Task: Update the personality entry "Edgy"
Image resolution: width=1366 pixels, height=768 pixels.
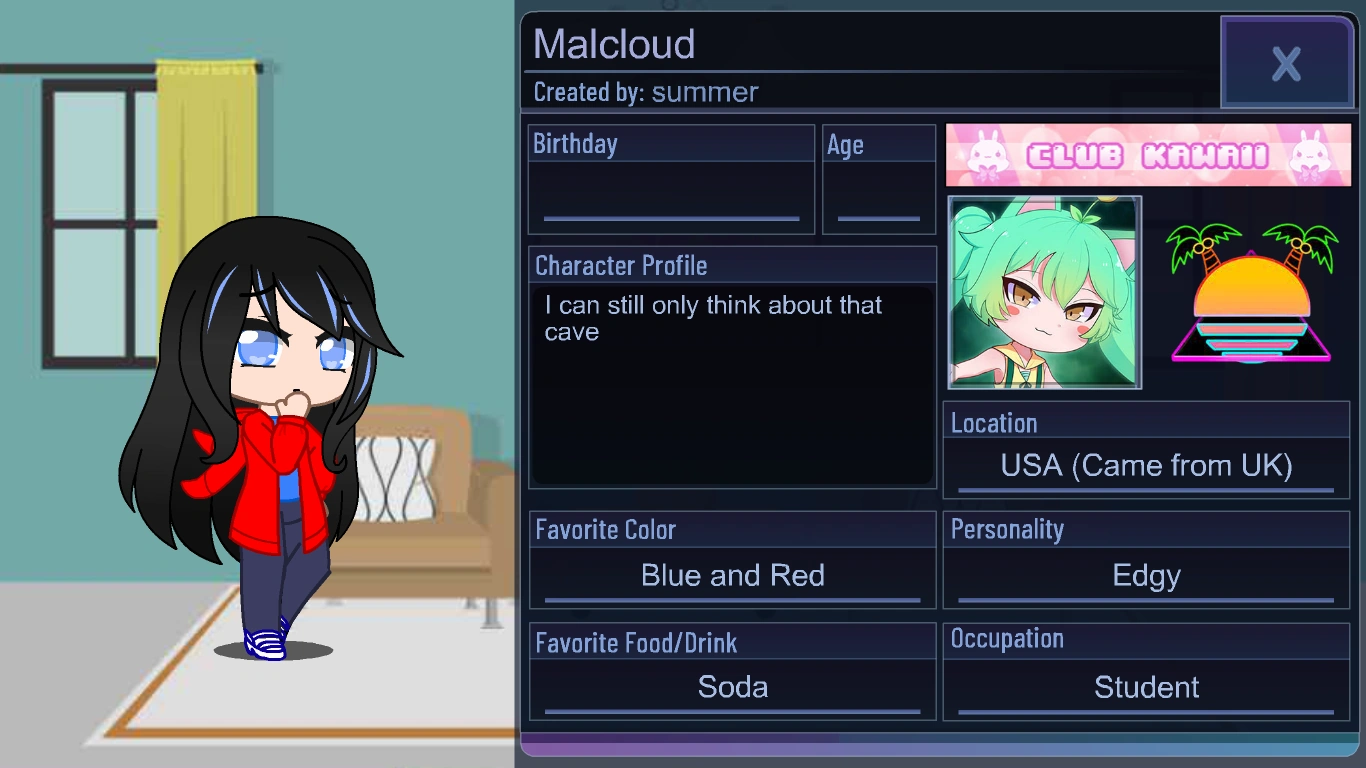Action: pos(1146,575)
